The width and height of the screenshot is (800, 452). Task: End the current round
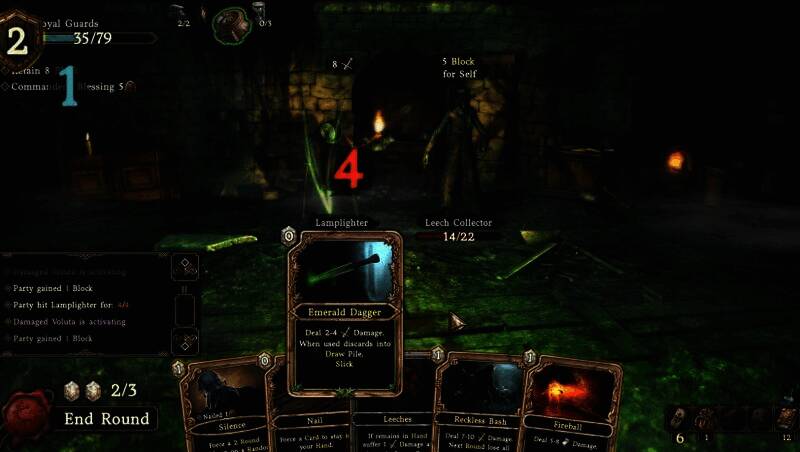coord(106,419)
